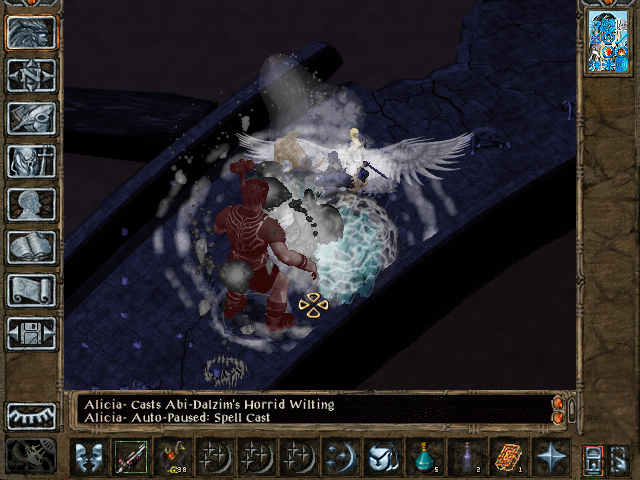The image size is (640, 480).
Task: Open options via floppy disk button
Action: 31,333
